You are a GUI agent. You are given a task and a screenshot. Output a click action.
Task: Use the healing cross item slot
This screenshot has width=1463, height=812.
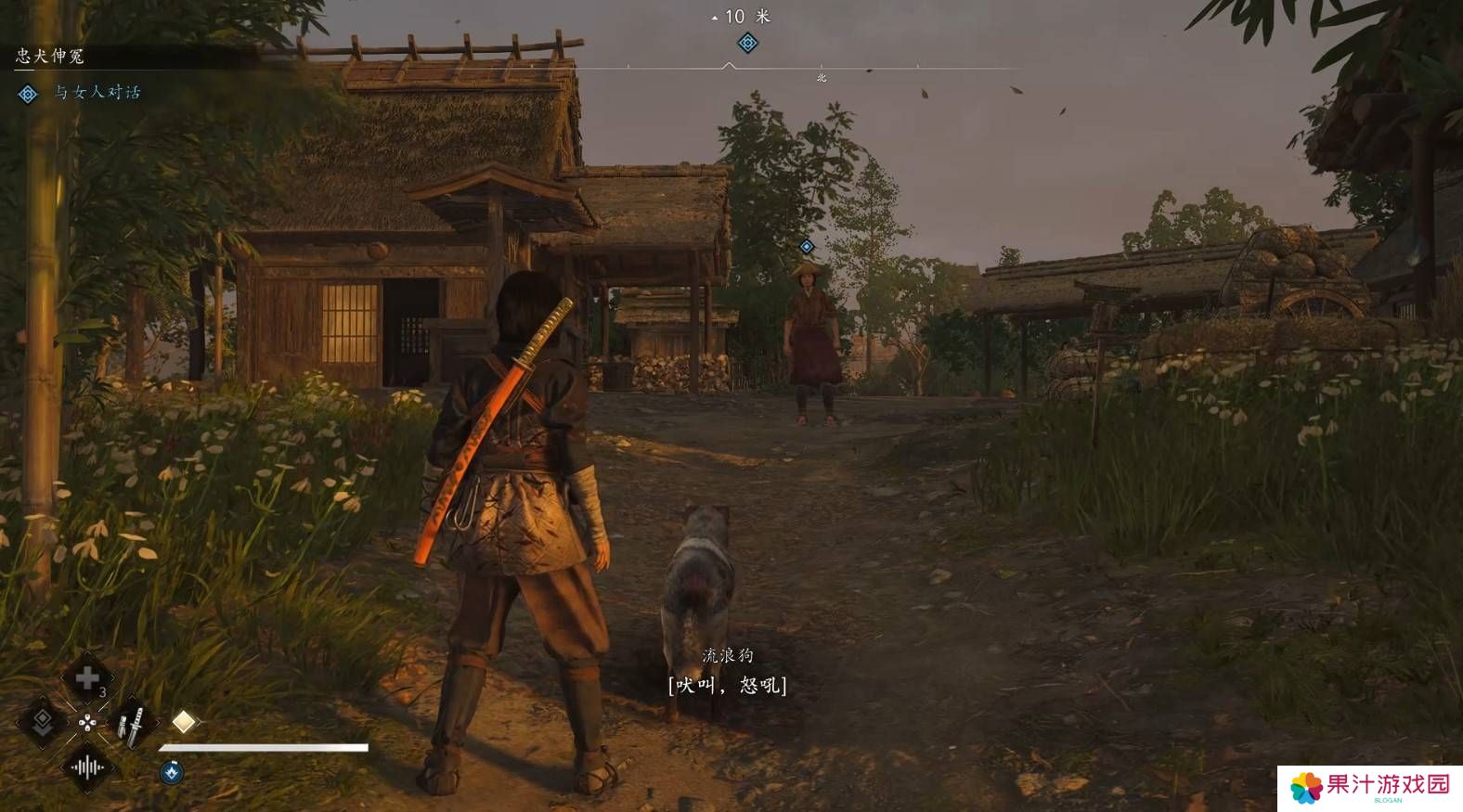tap(87, 679)
